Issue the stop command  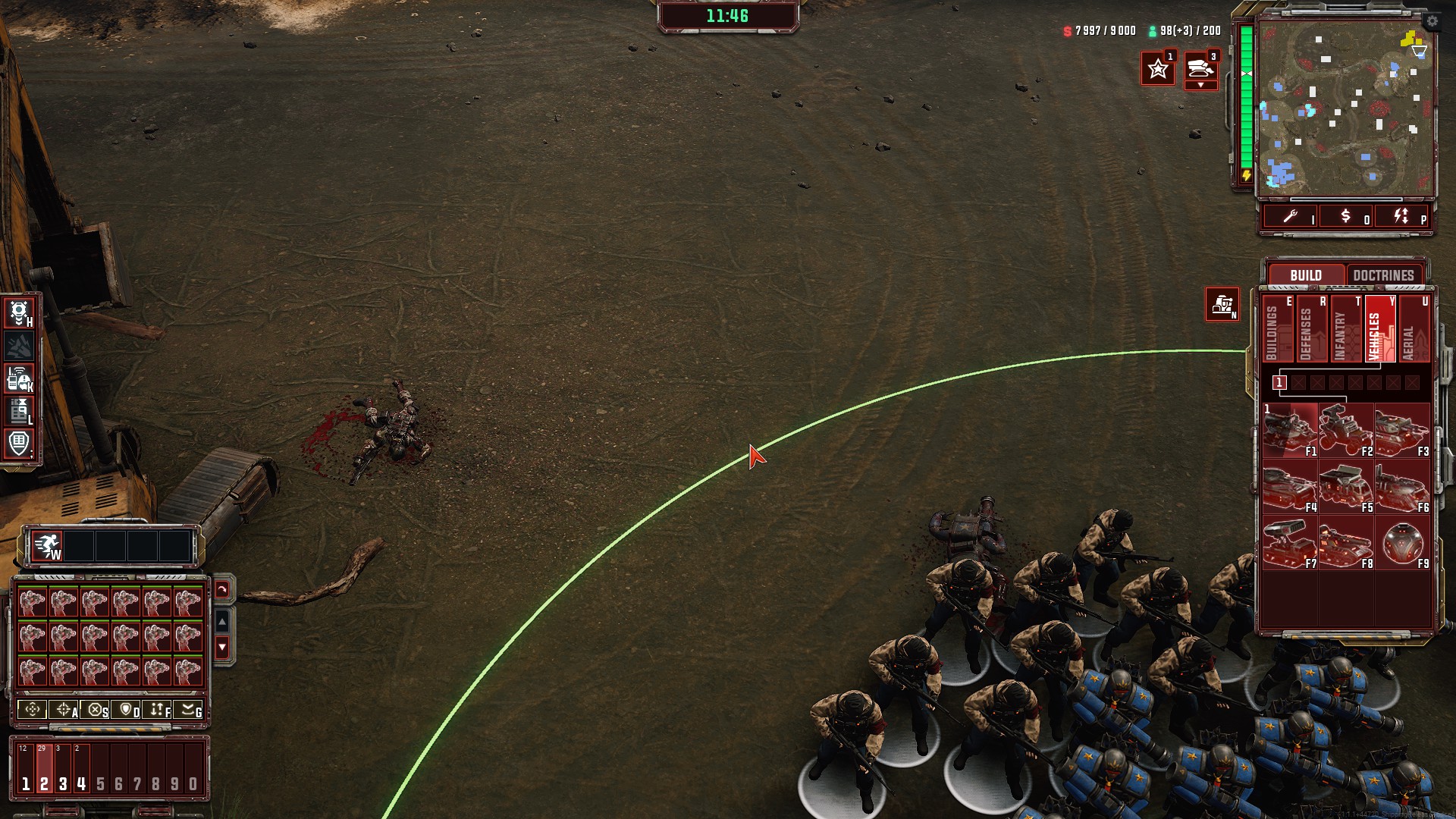pyautogui.click(x=96, y=710)
